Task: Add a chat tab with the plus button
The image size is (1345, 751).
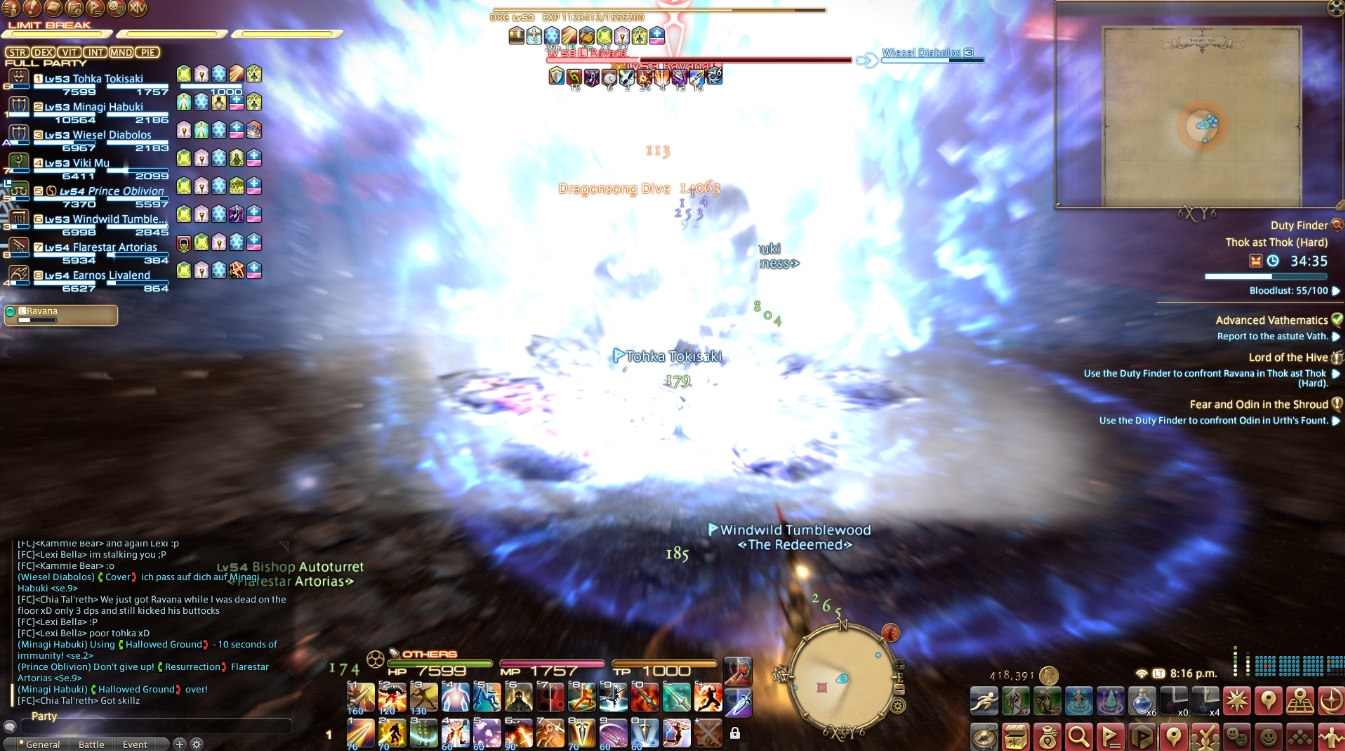Action: pyautogui.click(x=179, y=744)
